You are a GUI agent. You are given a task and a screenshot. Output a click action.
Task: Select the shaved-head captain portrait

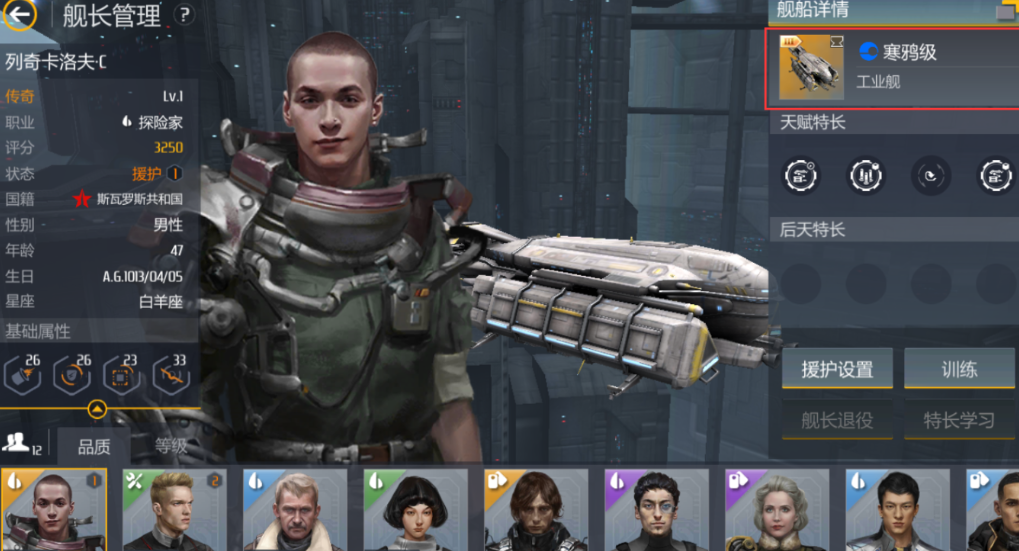tap(54, 510)
